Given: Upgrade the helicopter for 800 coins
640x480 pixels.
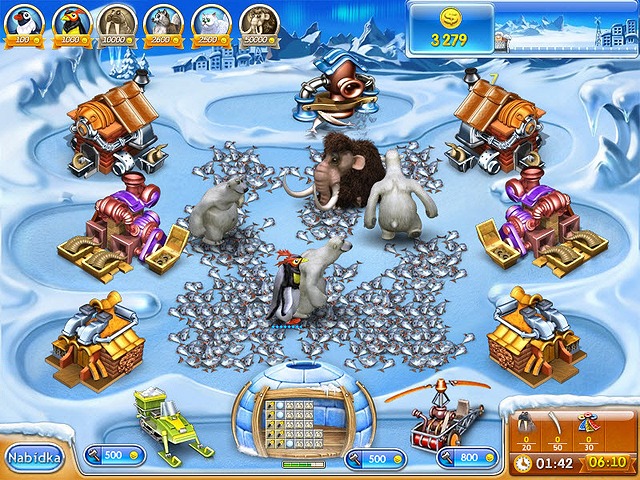Looking at the screenshot, I should [x=466, y=458].
